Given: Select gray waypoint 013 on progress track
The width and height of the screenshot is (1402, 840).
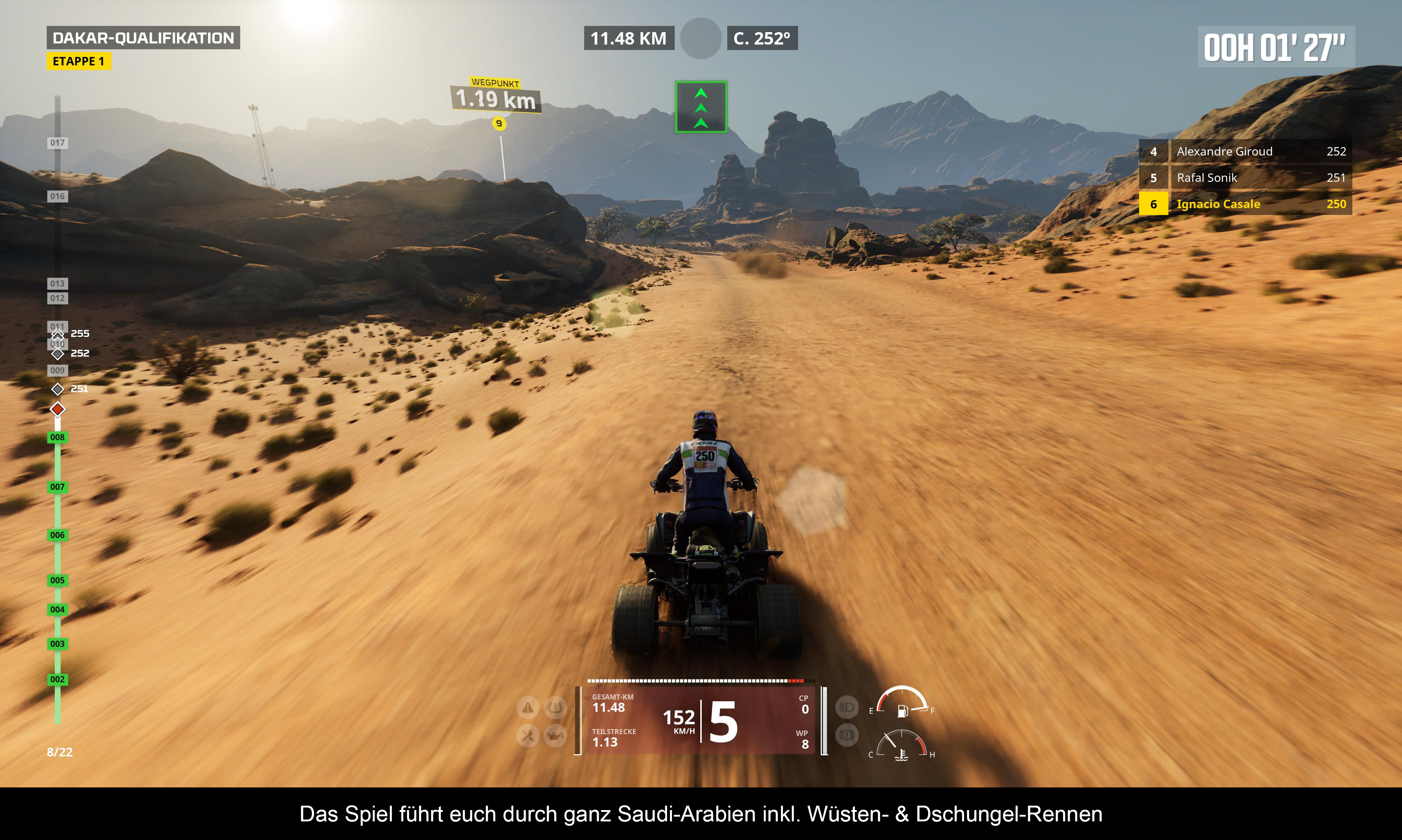Looking at the screenshot, I should click(x=57, y=283).
